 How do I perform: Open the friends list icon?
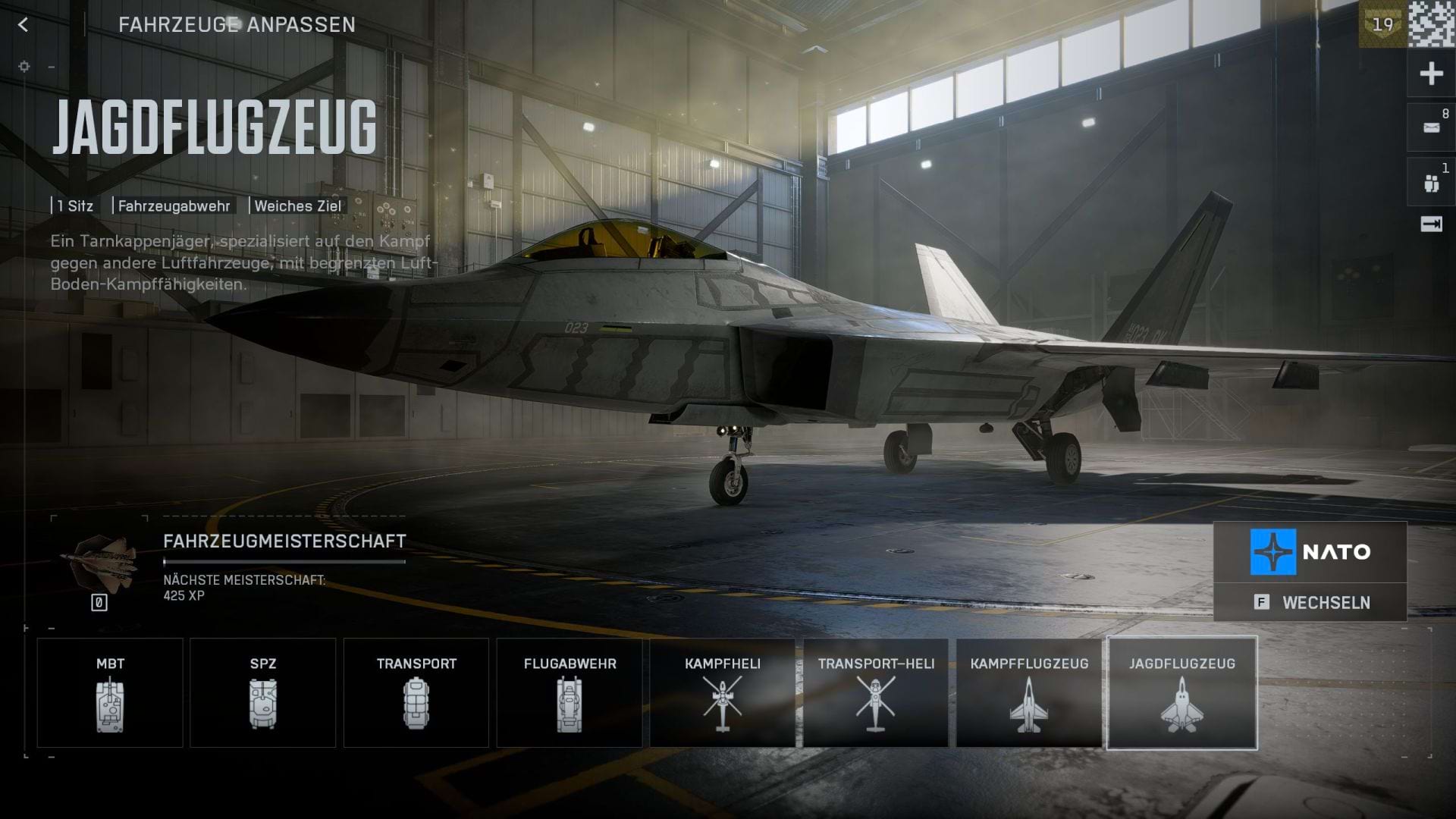[x=1431, y=183]
